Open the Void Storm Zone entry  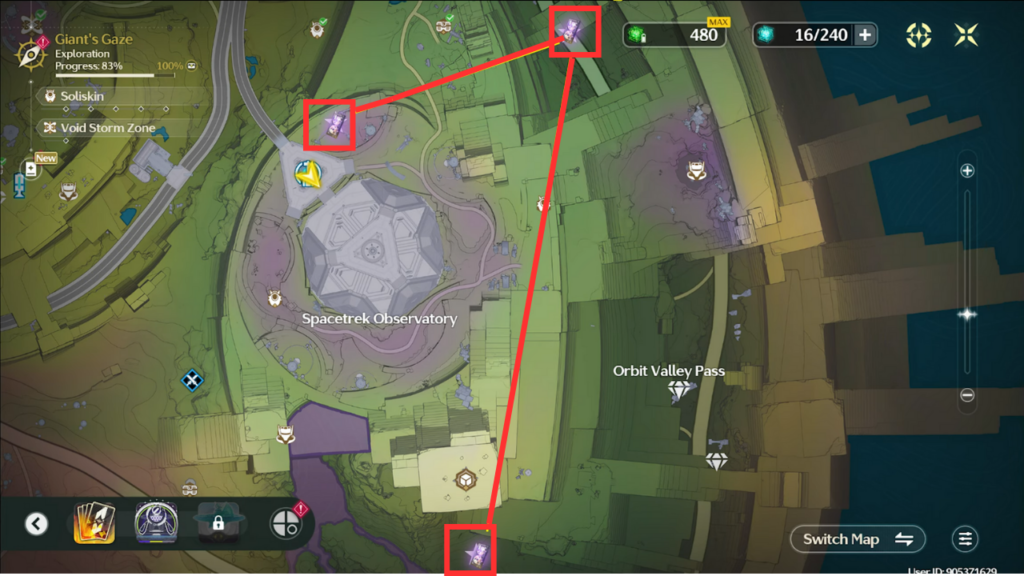[x=95, y=128]
